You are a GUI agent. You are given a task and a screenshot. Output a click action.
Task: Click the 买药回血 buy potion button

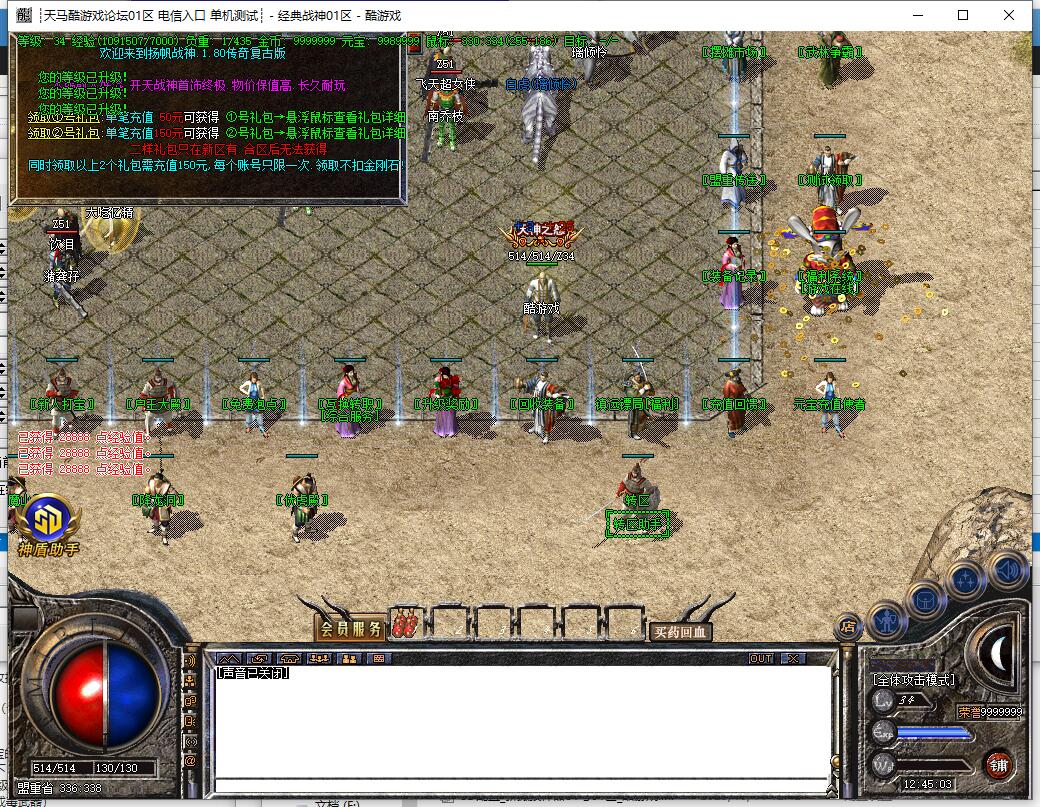(680, 632)
